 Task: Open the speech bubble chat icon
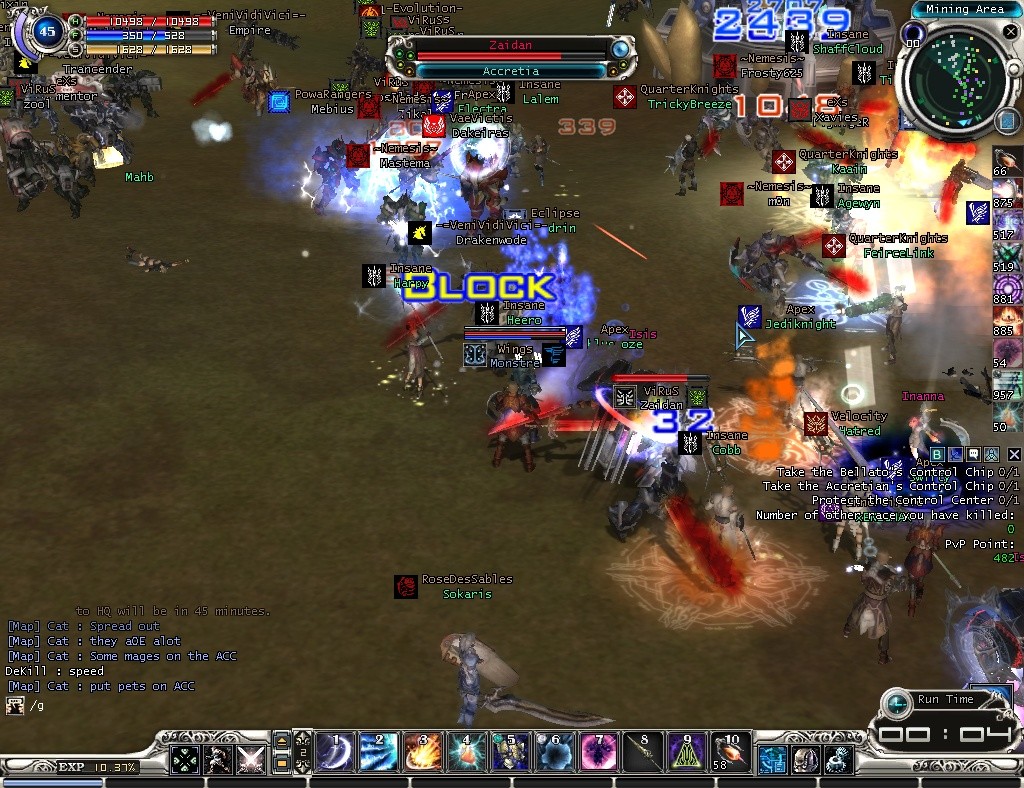[972, 455]
